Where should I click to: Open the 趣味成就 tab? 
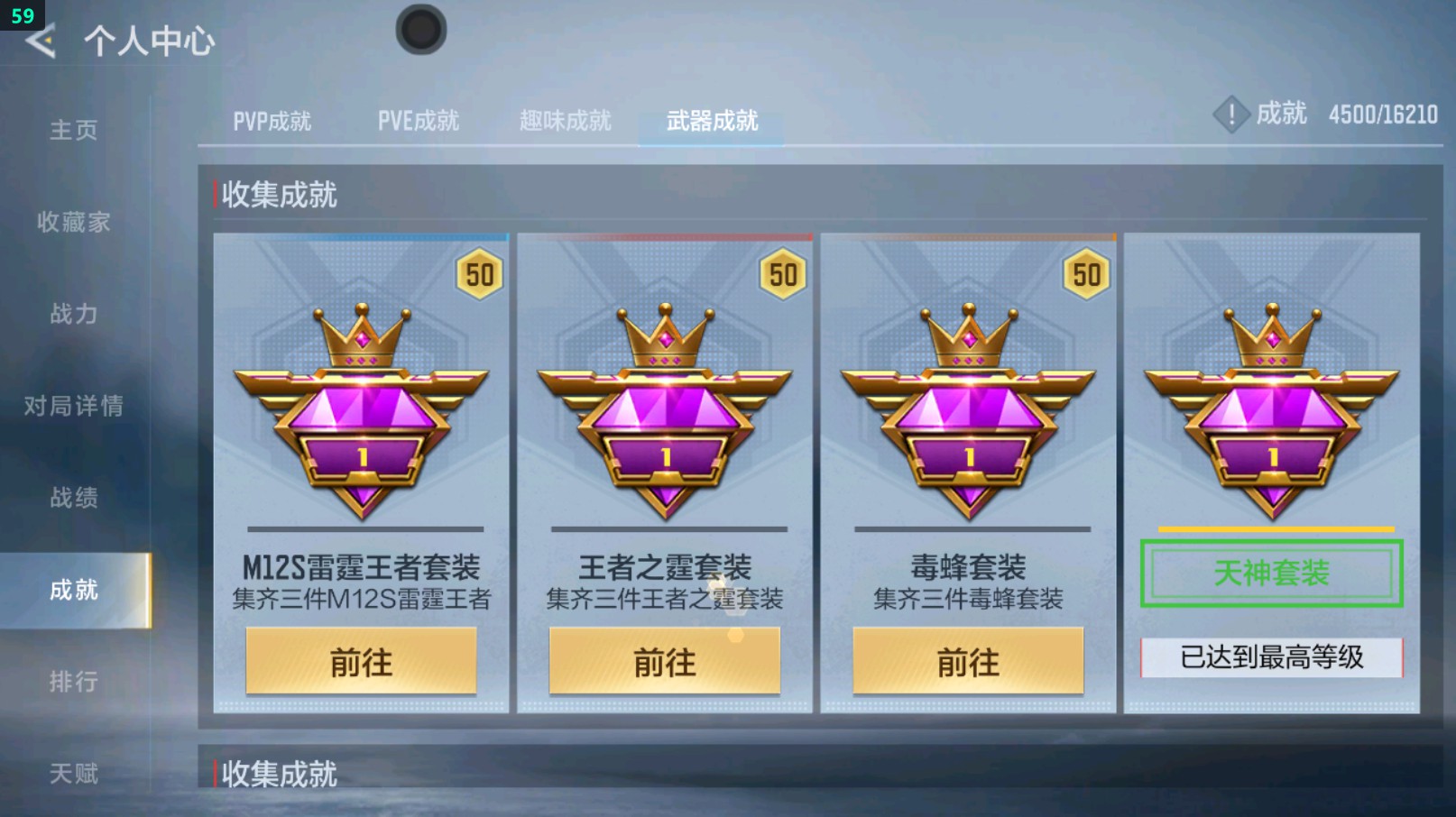click(x=566, y=120)
